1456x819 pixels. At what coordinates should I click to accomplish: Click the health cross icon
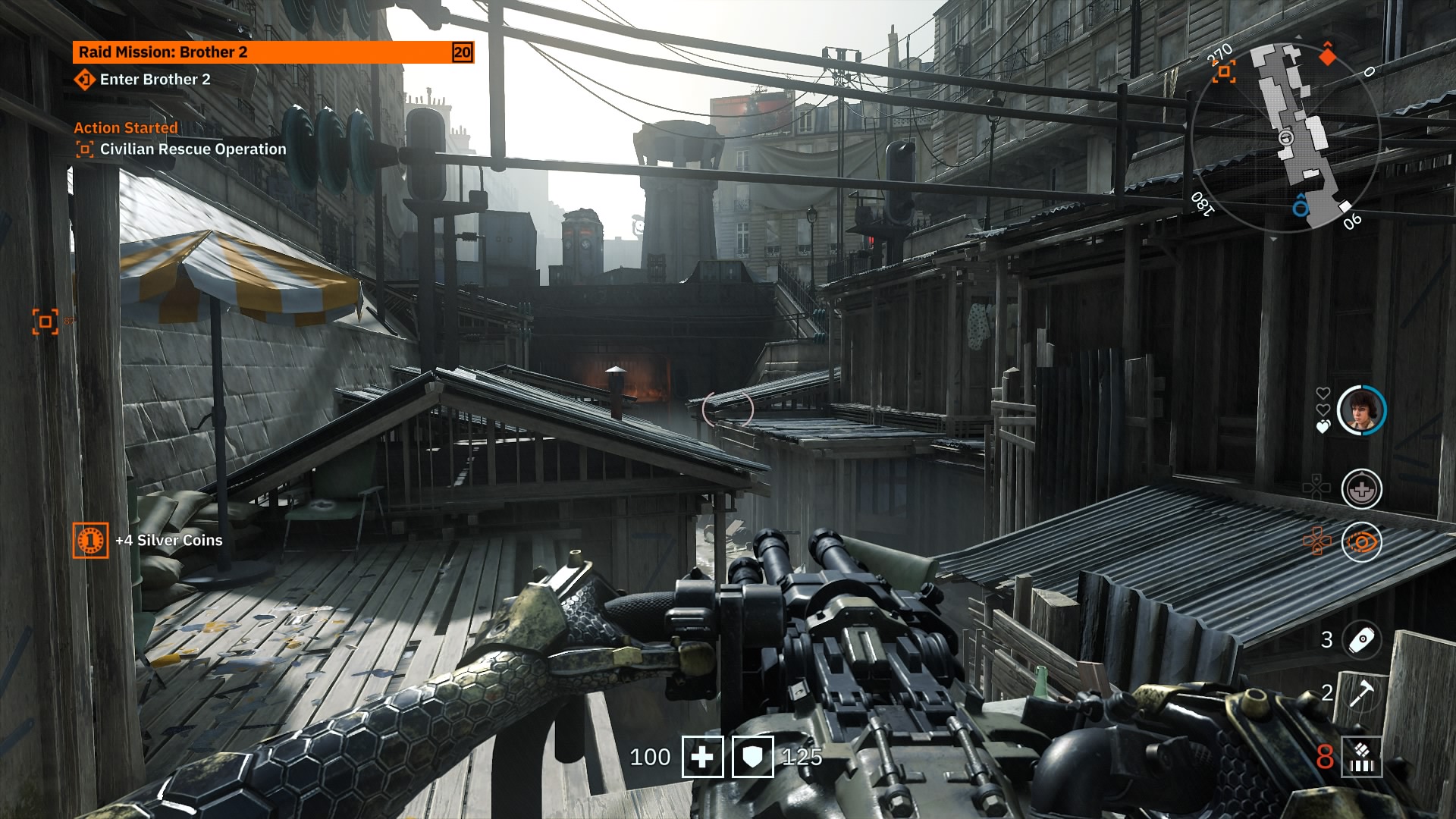pyautogui.click(x=702, y=757)
